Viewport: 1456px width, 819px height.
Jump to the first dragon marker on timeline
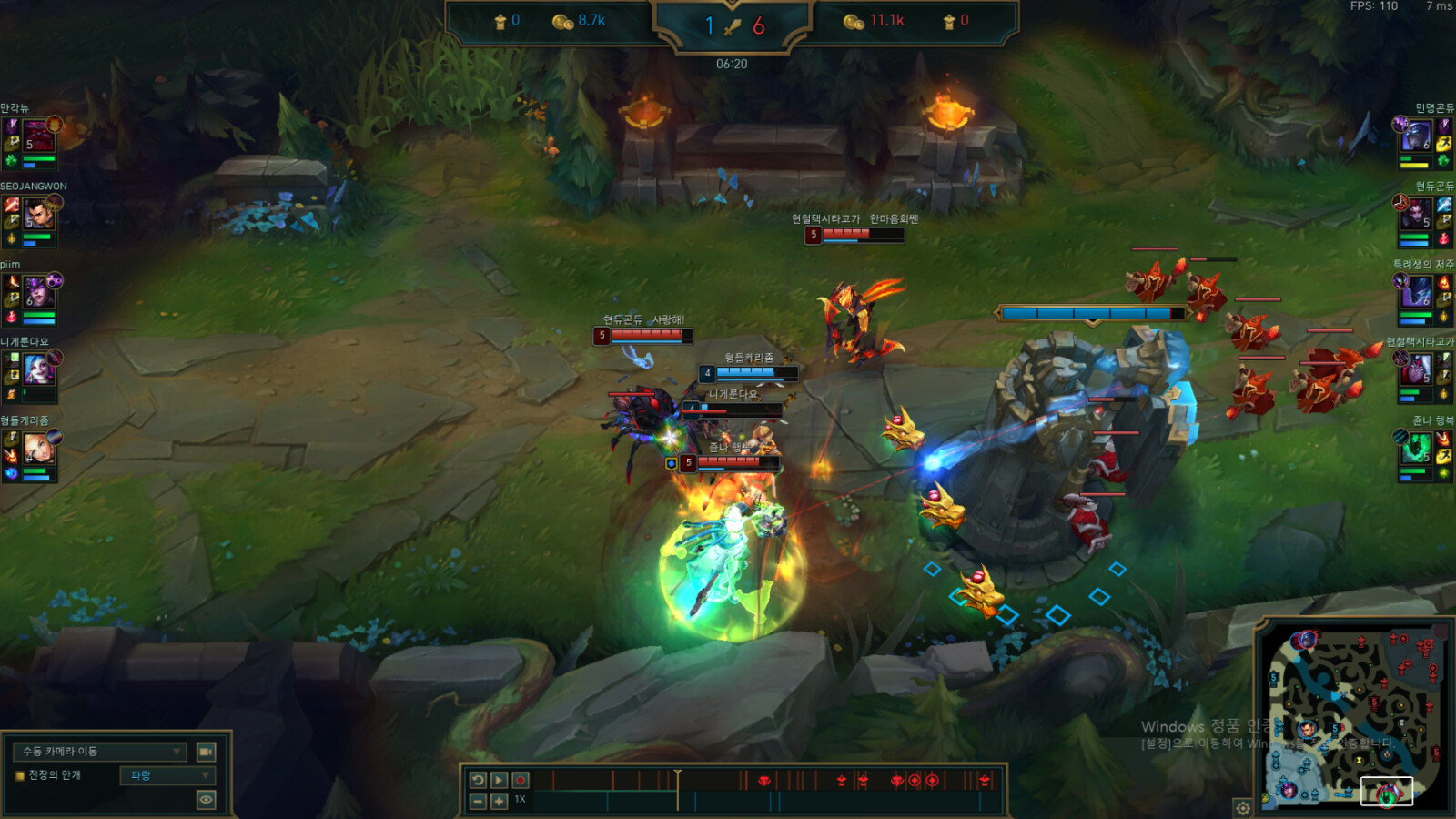(x=764, y=781)
